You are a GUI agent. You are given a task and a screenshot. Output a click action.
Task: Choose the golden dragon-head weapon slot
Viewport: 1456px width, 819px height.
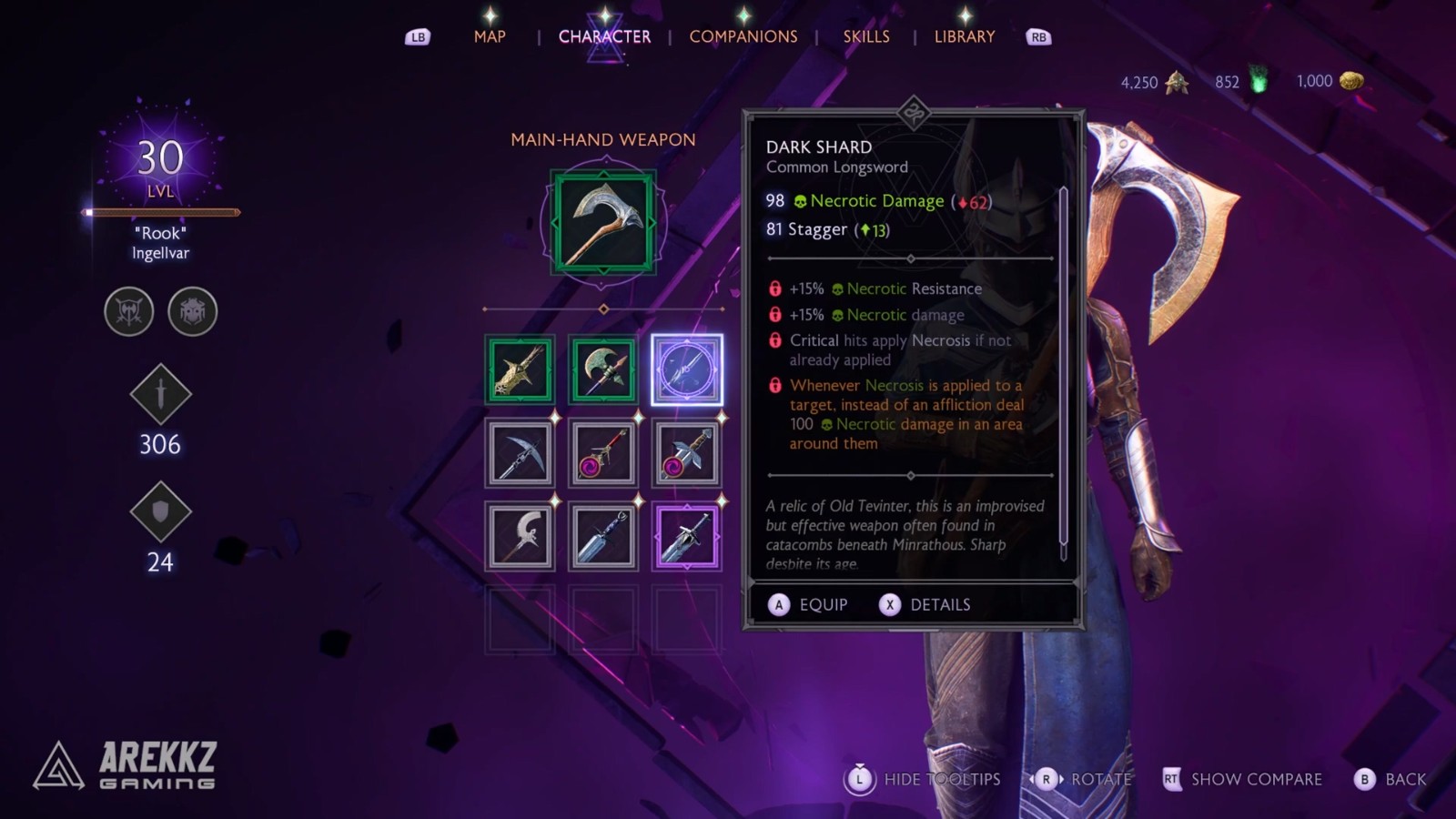[x=520, y=369]
